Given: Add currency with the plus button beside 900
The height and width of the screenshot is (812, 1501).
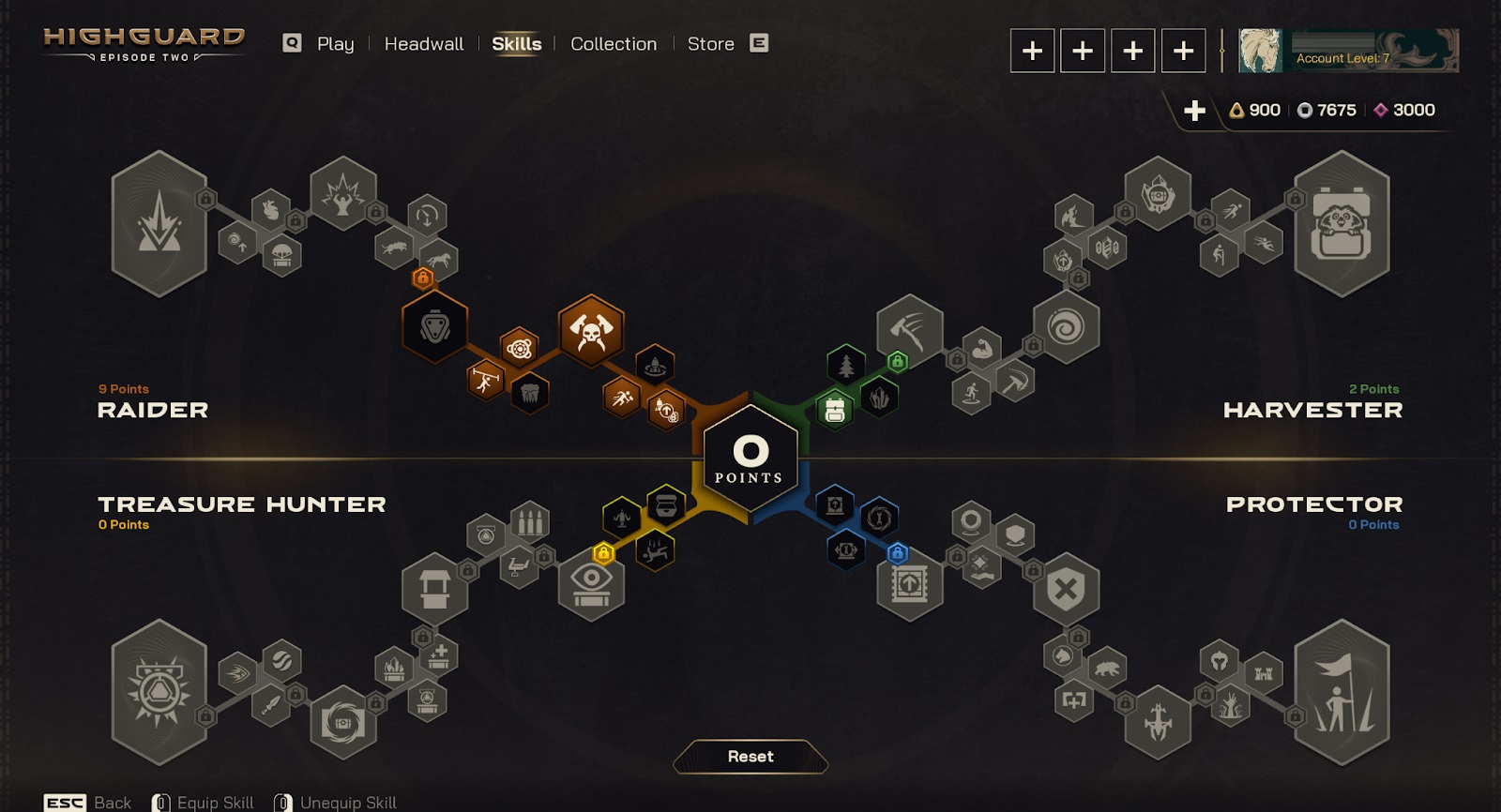Looking at the screenshot, I should pyautogui.click(x=1194, y=111).
